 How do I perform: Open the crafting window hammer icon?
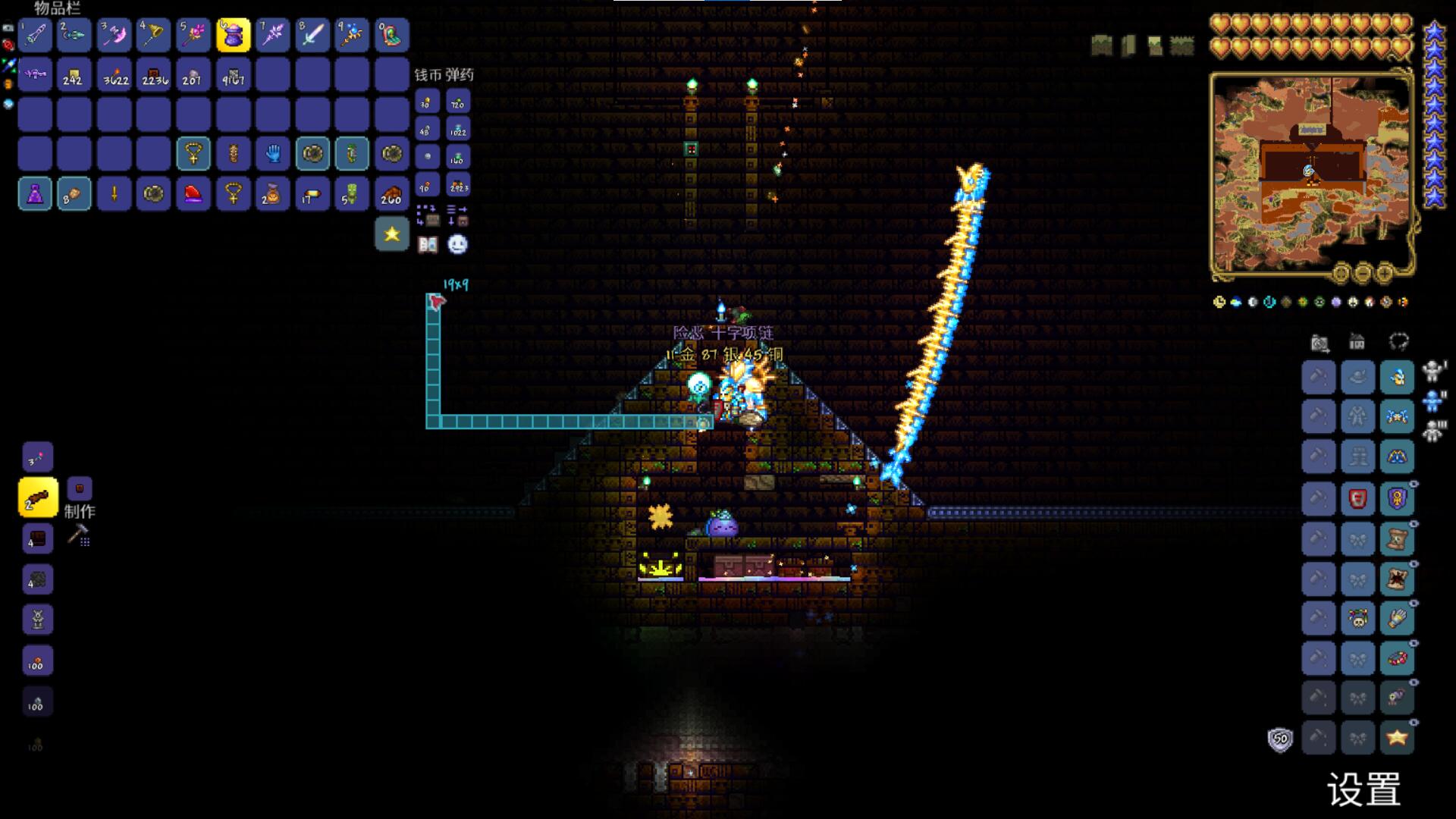click(78, 535)
